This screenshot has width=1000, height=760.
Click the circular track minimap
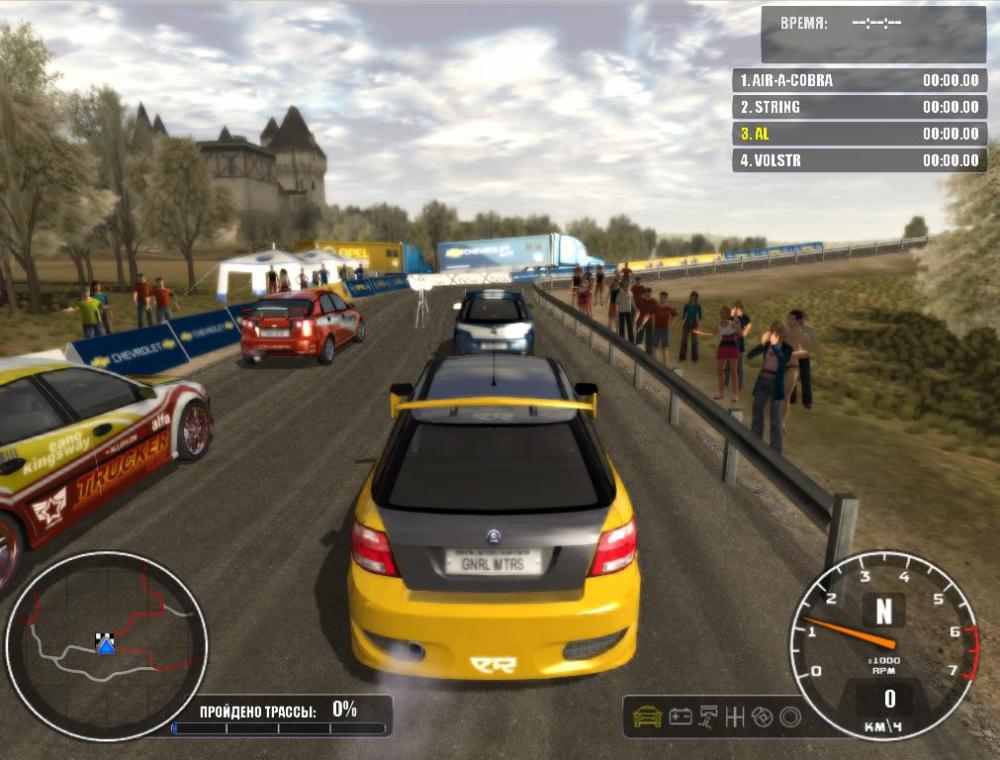[x=106, y=645]
